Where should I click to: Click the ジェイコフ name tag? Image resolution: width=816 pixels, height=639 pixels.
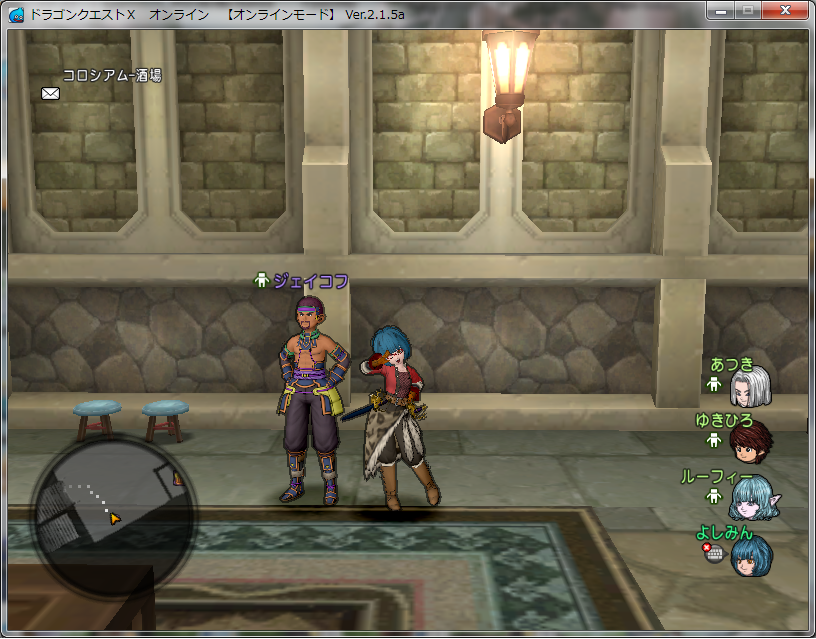coord(310,282)
